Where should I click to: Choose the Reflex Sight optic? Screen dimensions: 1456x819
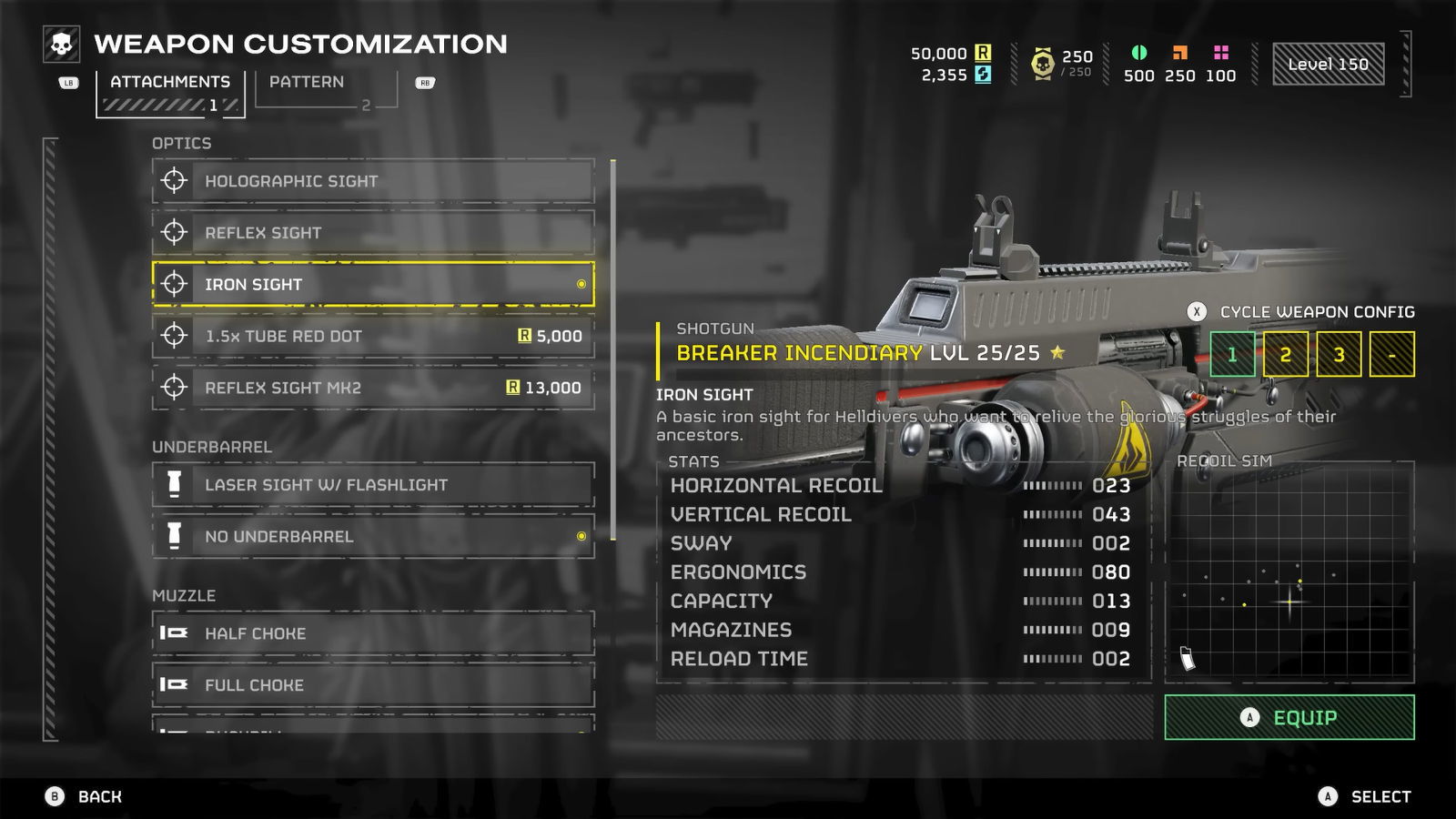tap(373, 233)
